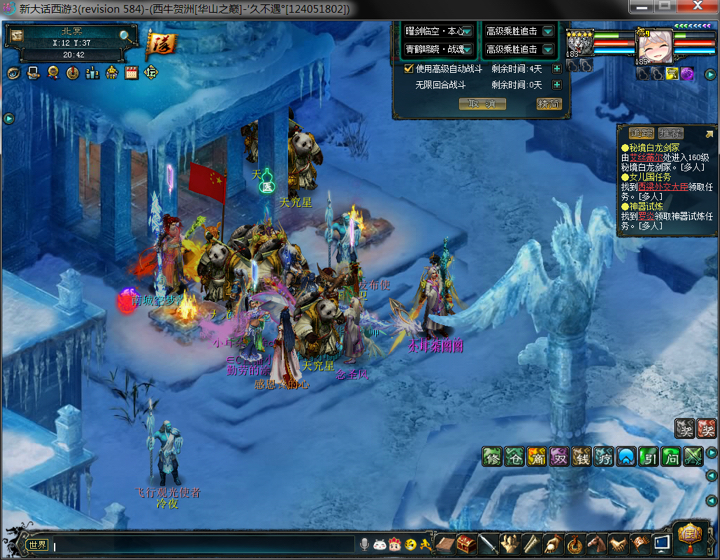Click the chat text input box
Screen dimensions: 720x560
(x=200, y=545)
